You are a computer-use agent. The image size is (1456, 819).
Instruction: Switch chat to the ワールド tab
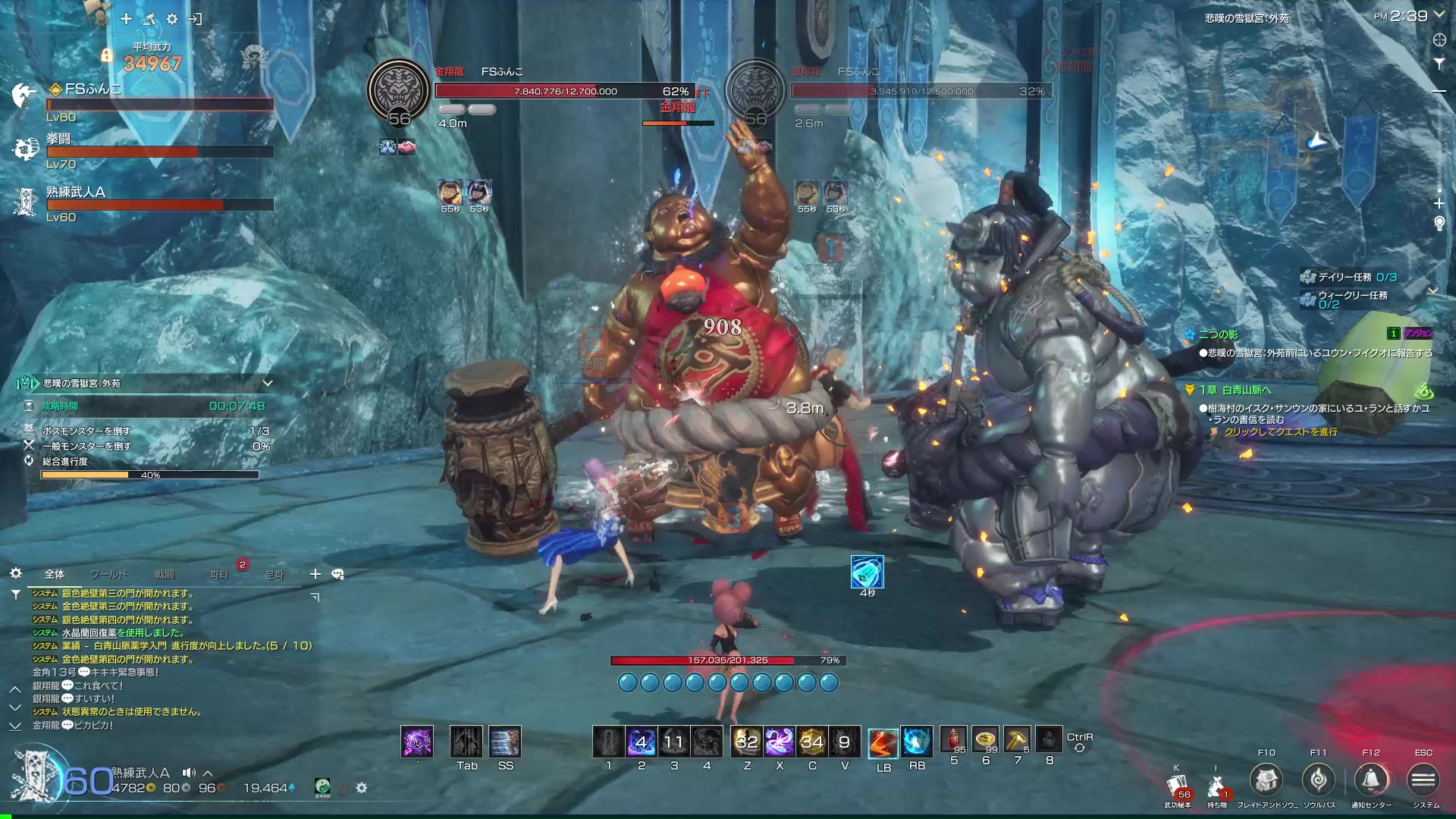(x=108, y=575)
